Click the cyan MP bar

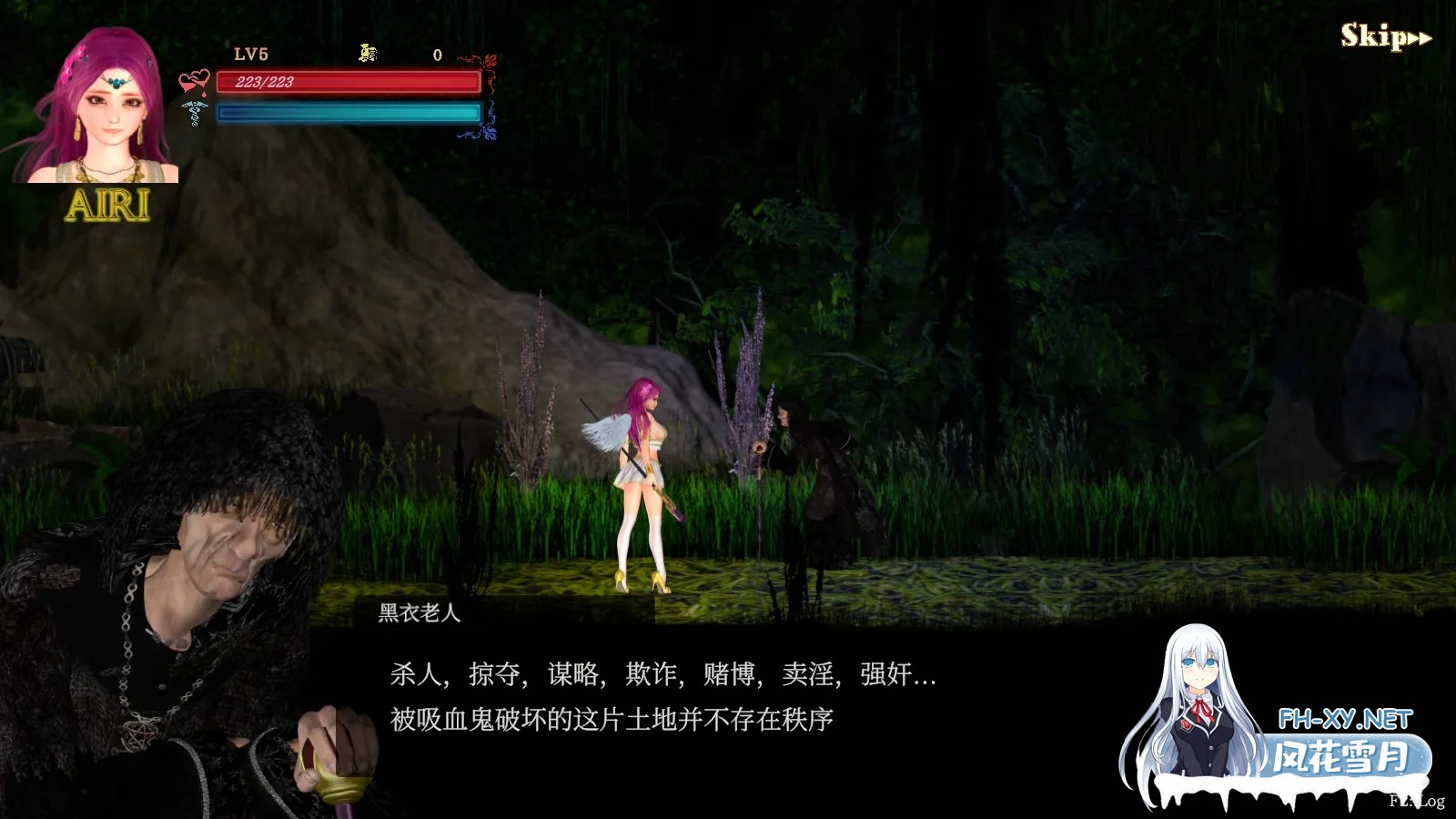click(346, 113)
